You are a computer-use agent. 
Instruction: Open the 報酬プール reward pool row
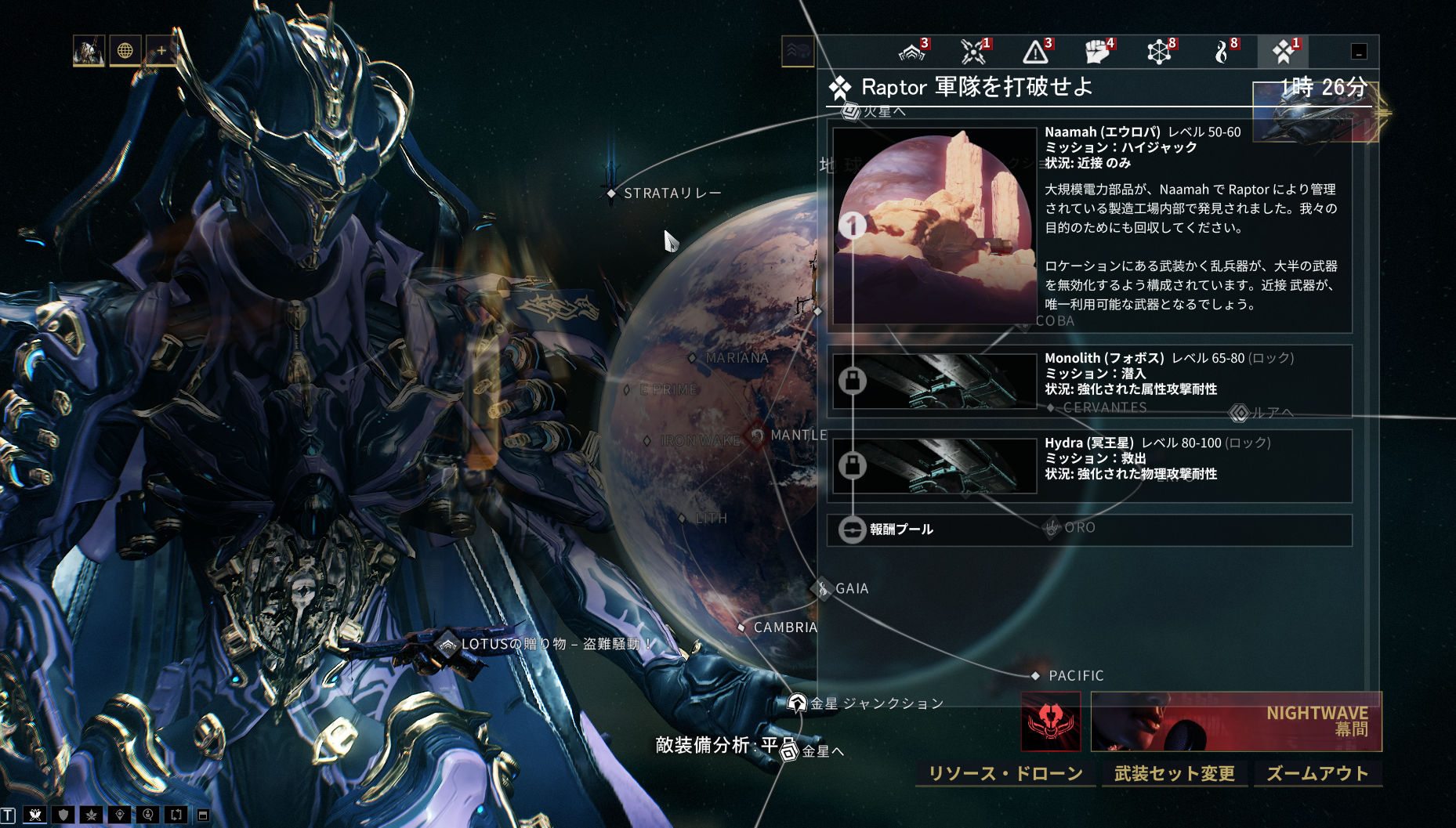point(1089,530)
